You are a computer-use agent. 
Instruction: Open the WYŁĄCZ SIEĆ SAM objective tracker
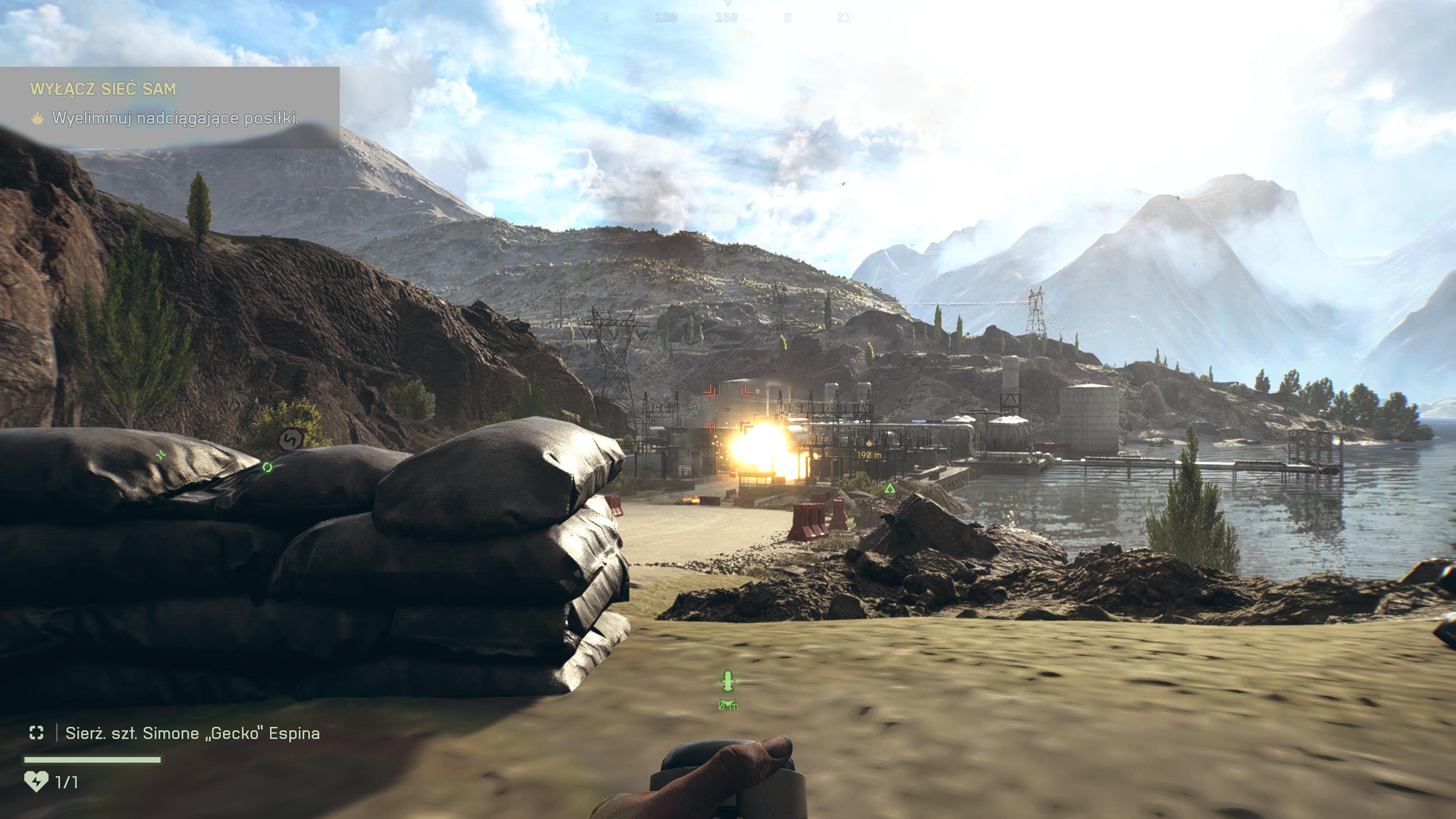[103, 89]
